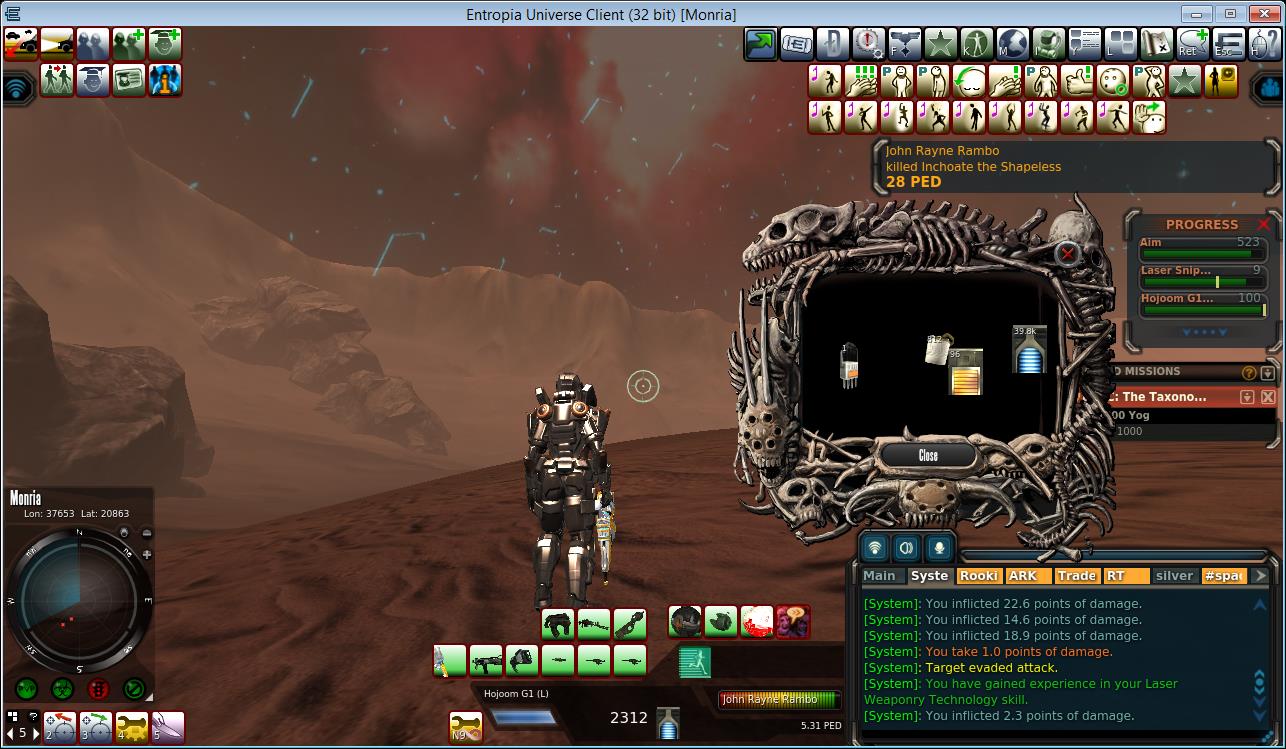This screenshot has width=1286, height=749.
Task: Select the Rookie chat channel tab
Action: (979, 576)
